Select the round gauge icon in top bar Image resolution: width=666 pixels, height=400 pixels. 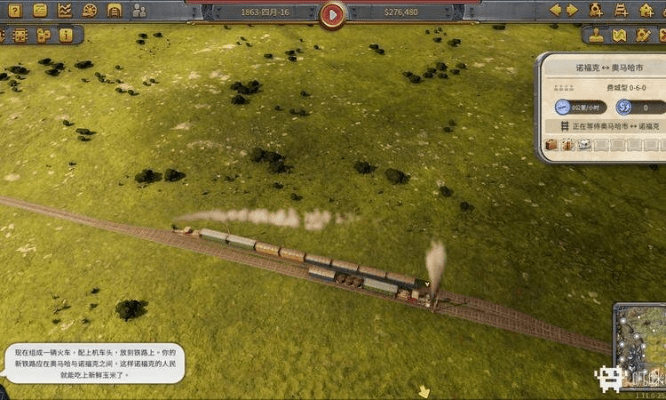pos(89,11)
